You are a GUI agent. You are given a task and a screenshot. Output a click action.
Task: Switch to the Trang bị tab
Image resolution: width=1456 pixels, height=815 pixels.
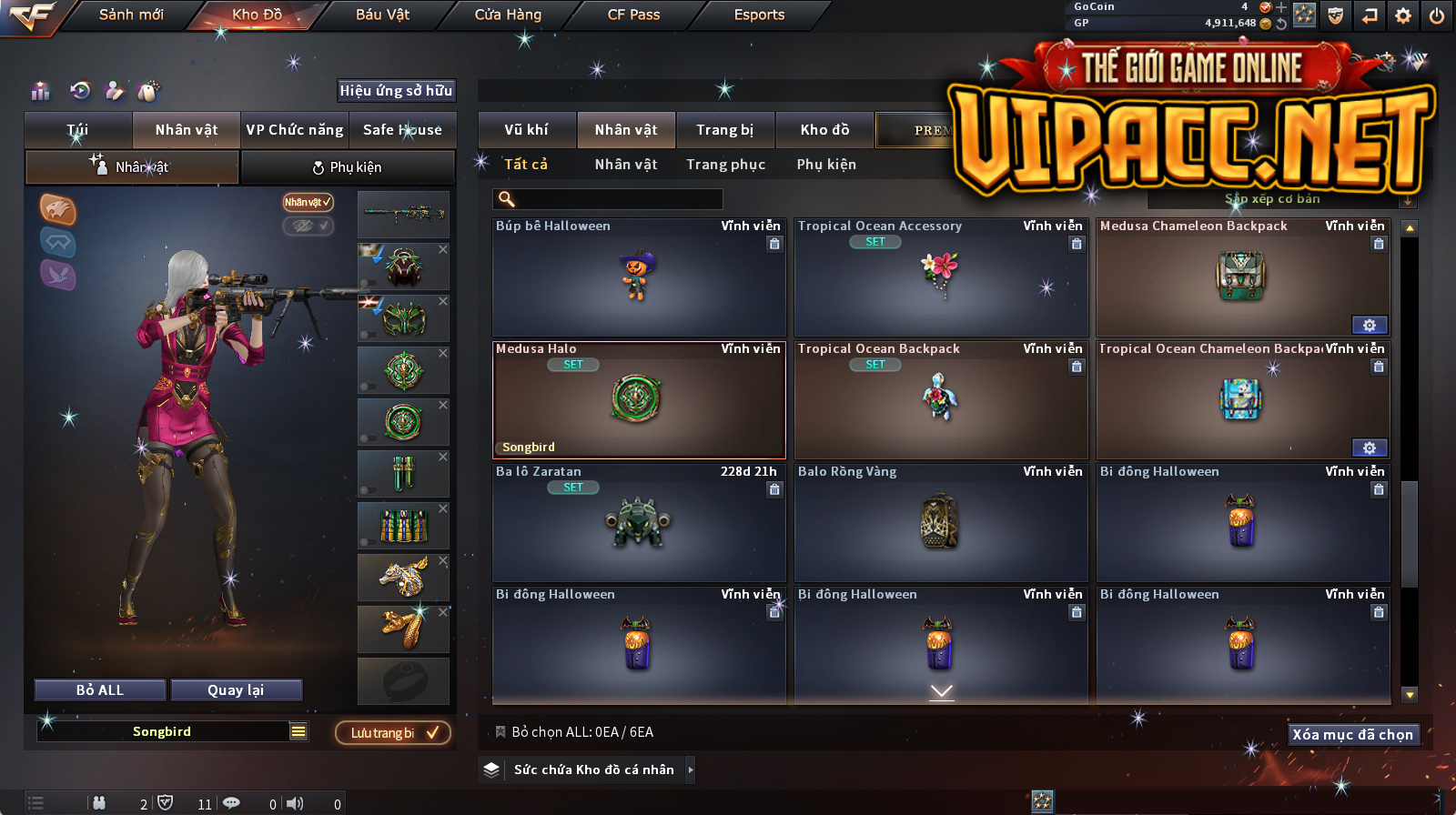coord(725,130)
